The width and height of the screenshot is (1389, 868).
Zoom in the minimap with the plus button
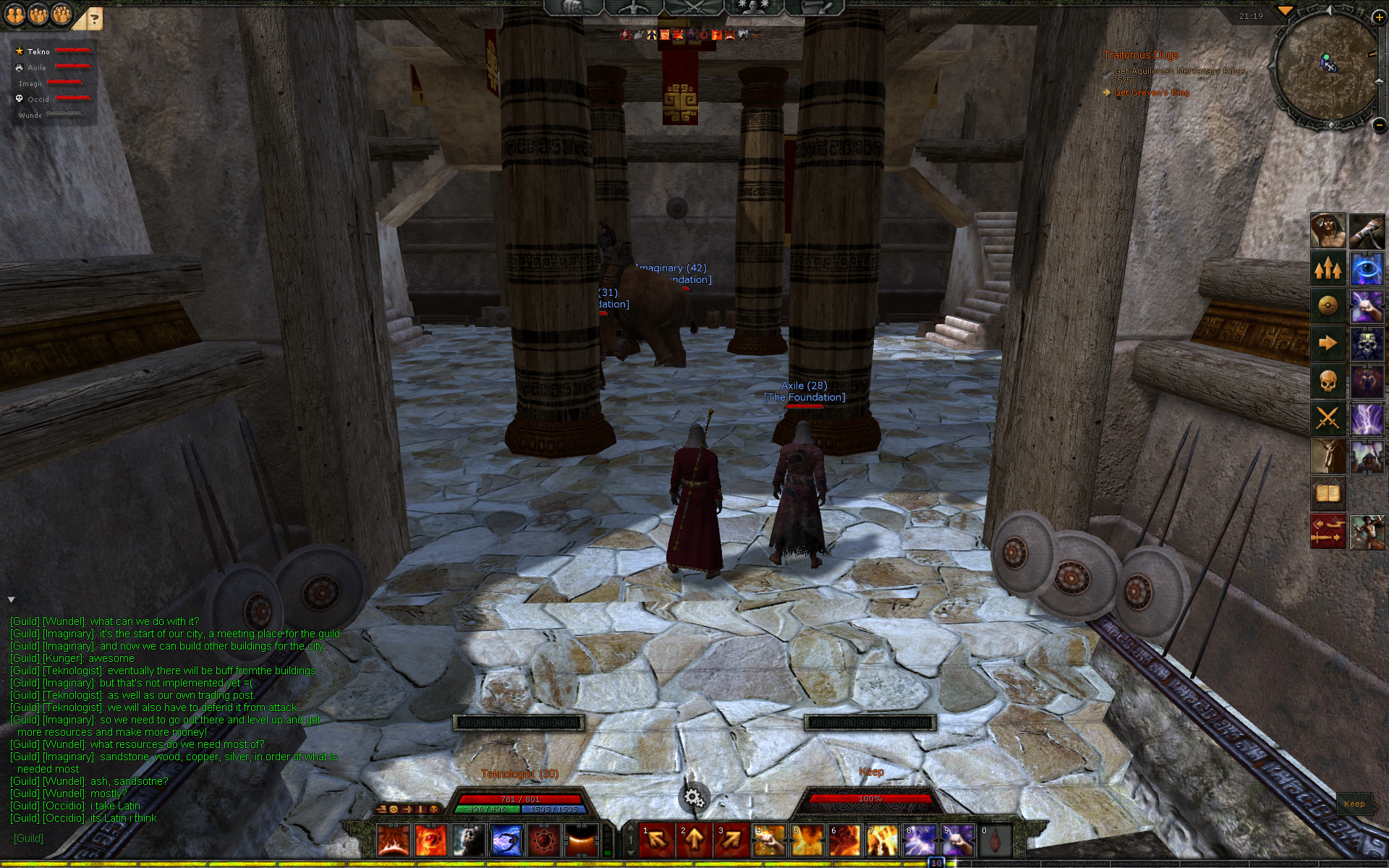click(x=1379, y=17)
